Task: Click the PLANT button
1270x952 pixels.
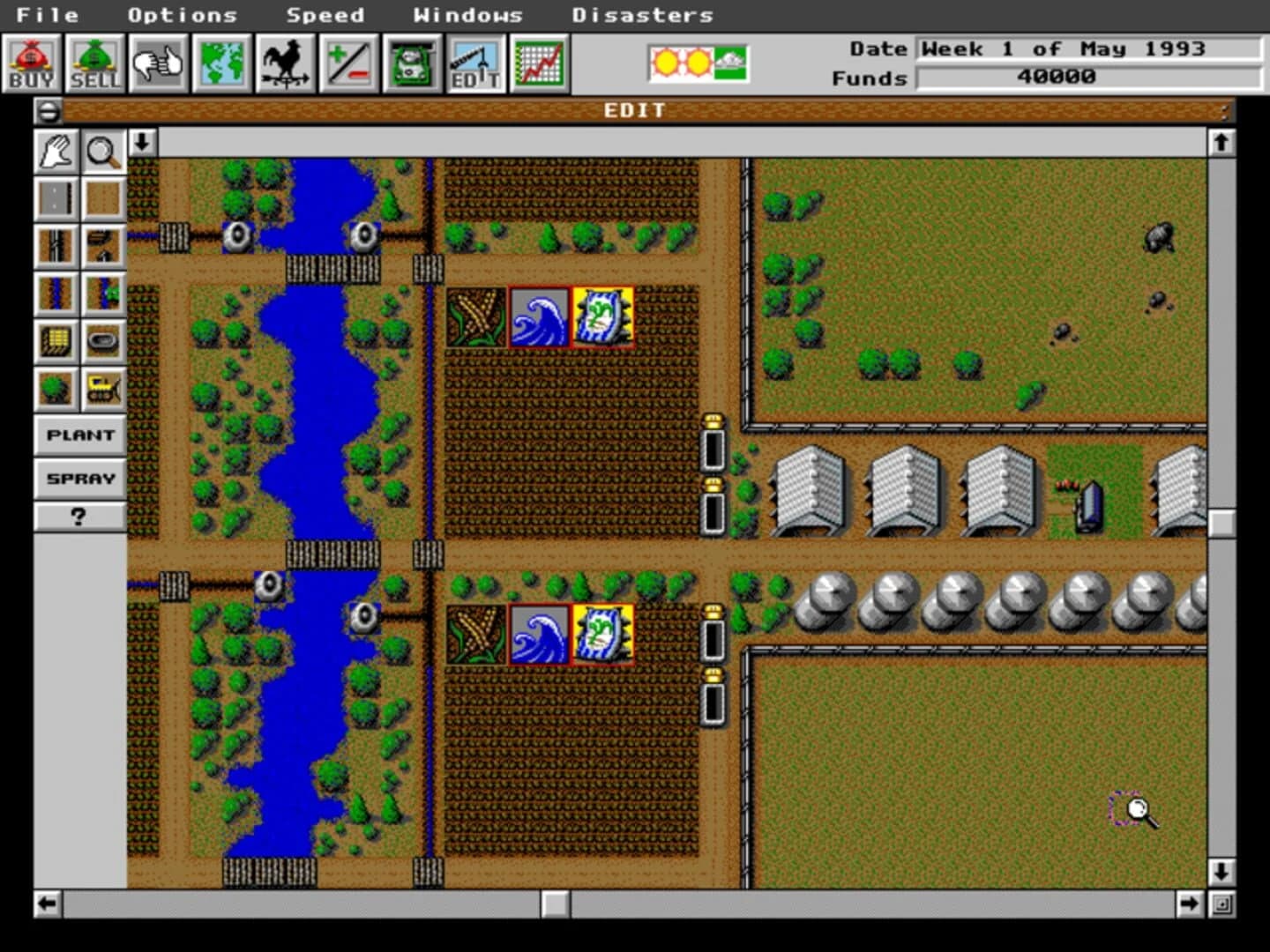Action: (x=79, y=435)
